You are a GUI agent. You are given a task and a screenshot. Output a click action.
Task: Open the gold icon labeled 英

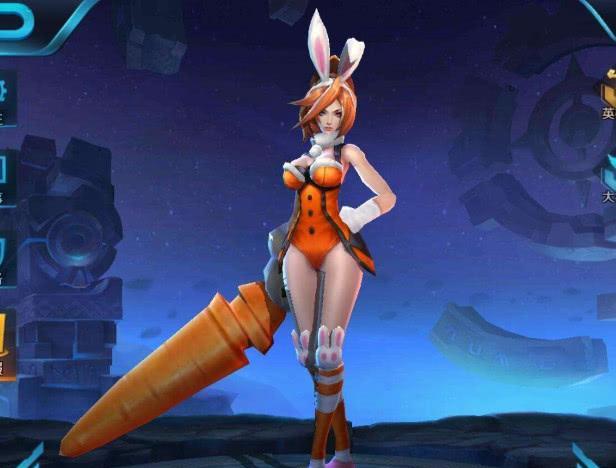coord(608,97)
